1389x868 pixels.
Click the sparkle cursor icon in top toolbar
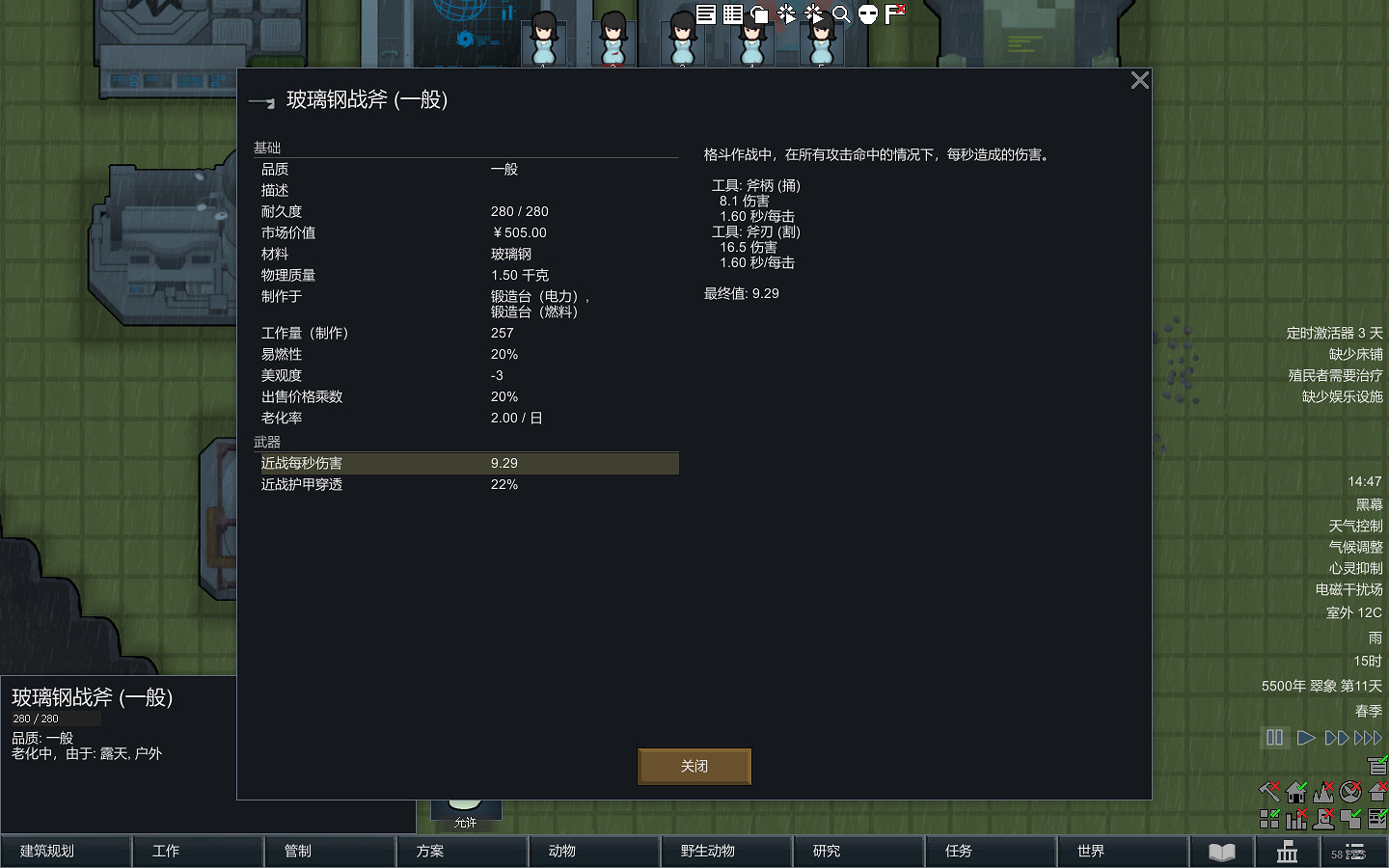(786, 14)
